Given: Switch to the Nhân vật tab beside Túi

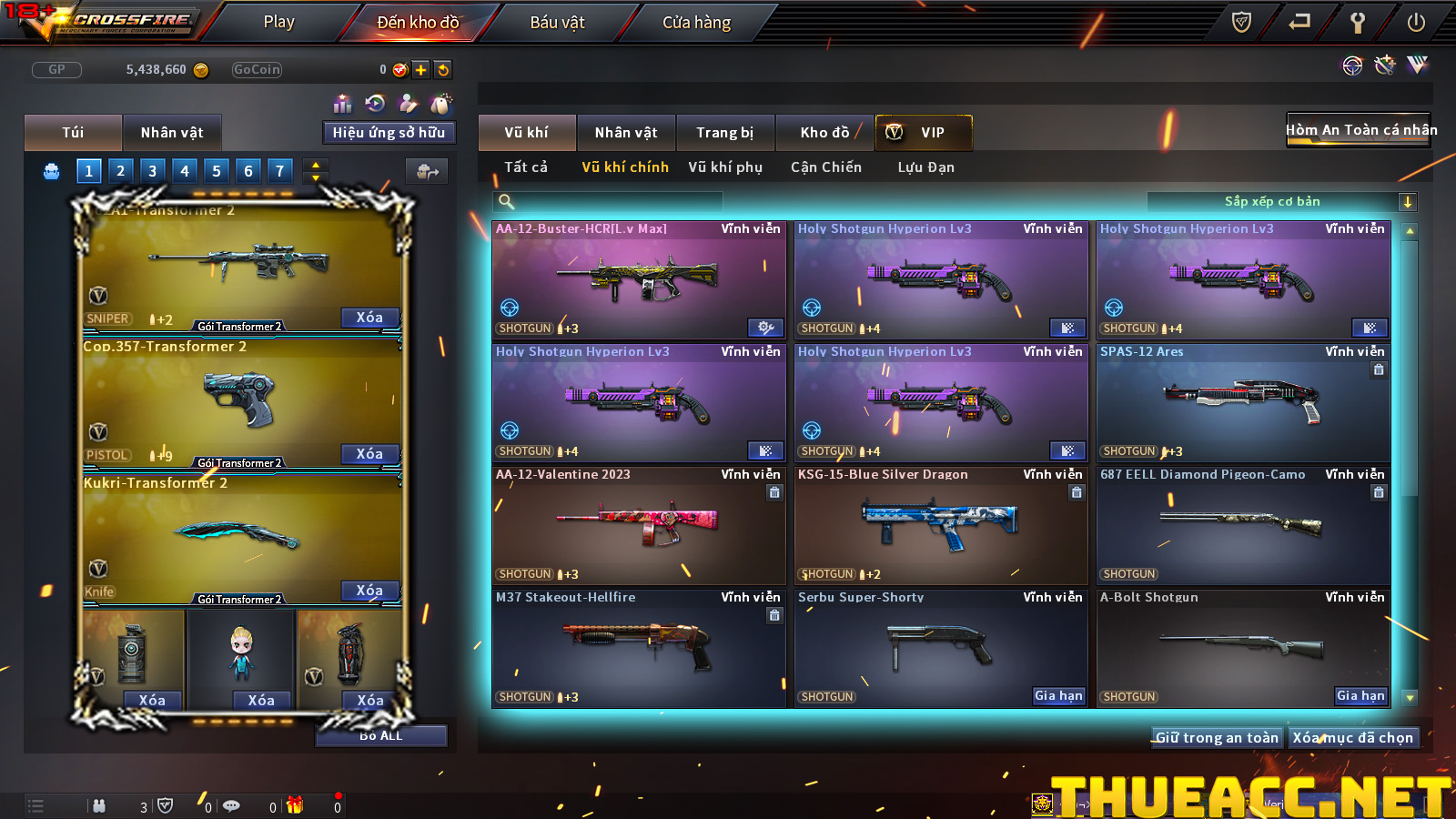Looking at the screenshot, I should 171,133.
